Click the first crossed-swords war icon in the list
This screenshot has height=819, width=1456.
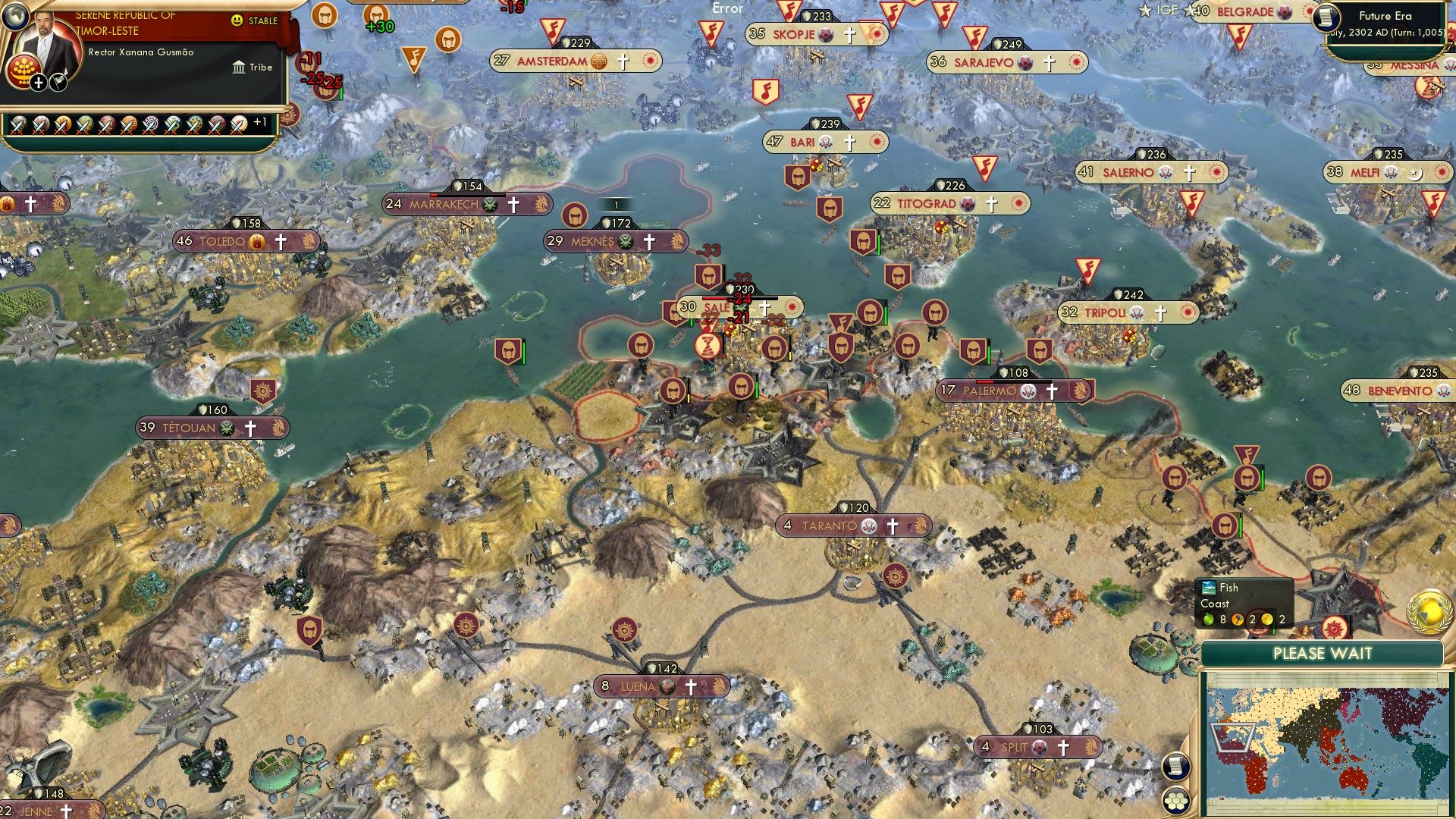tap(19, 124)
